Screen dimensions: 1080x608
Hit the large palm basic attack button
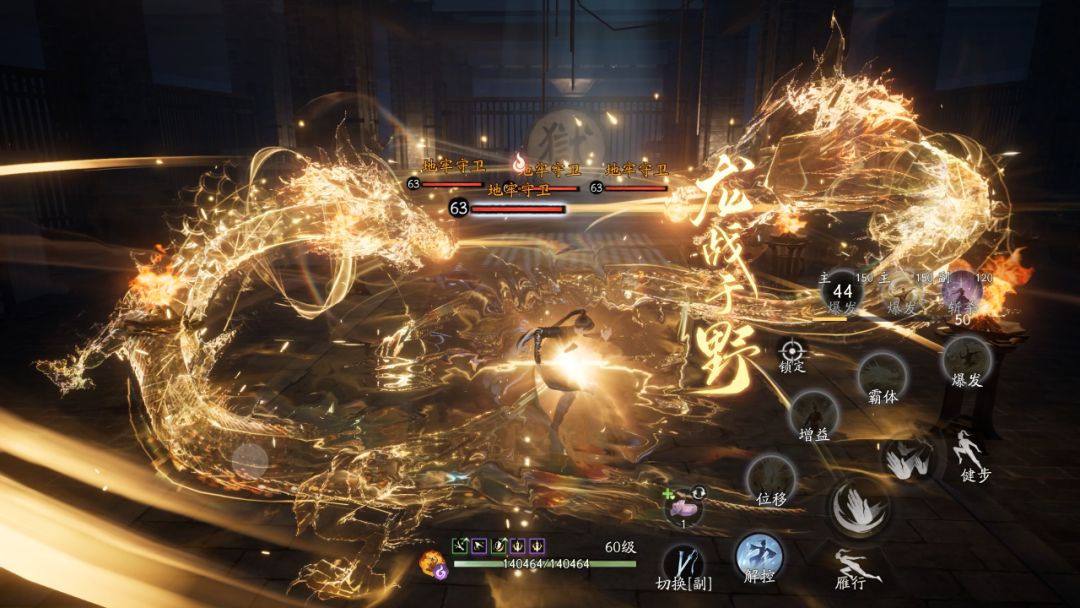[857, 506]
